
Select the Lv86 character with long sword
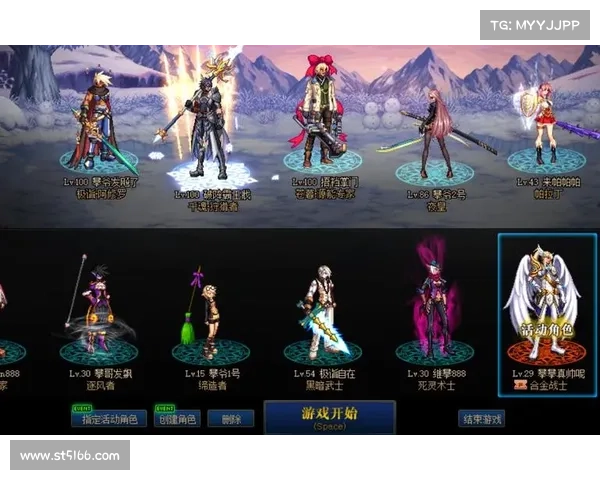[x=434, y=130]
